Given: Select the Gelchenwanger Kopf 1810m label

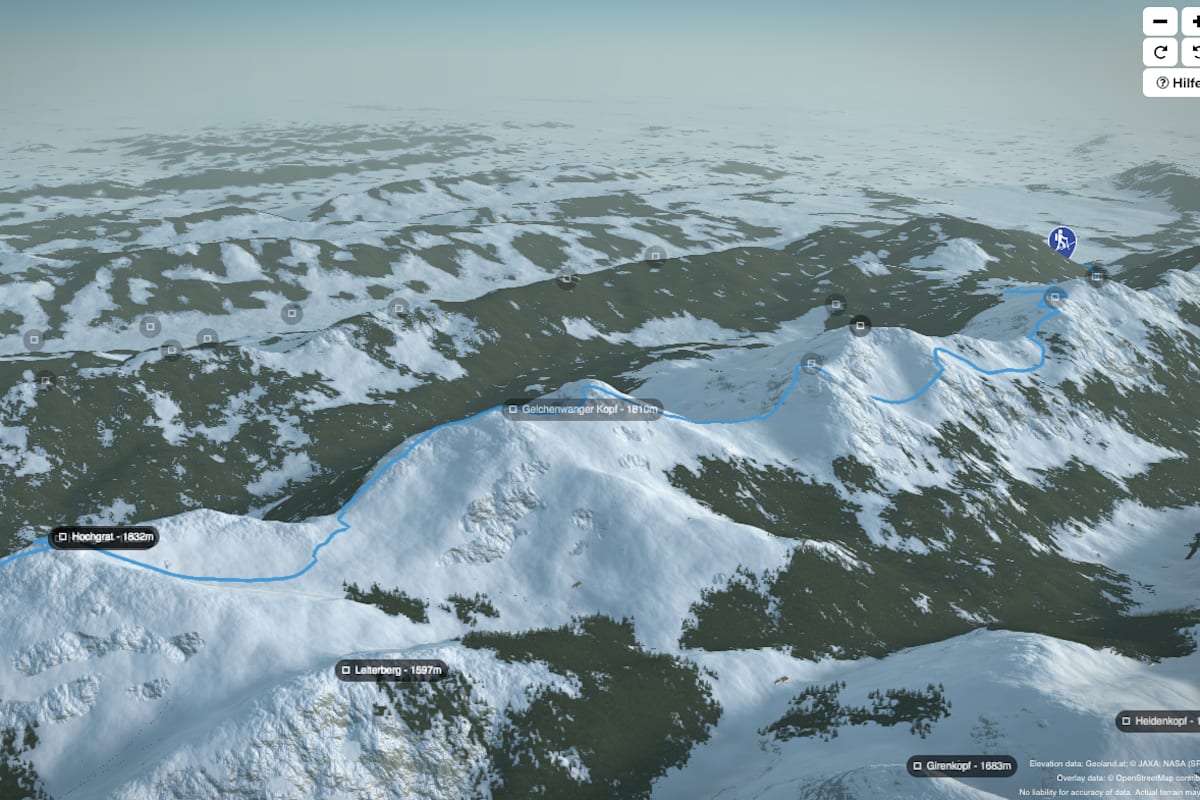Looking at the screenshot, I should click(x=582, y=409).
